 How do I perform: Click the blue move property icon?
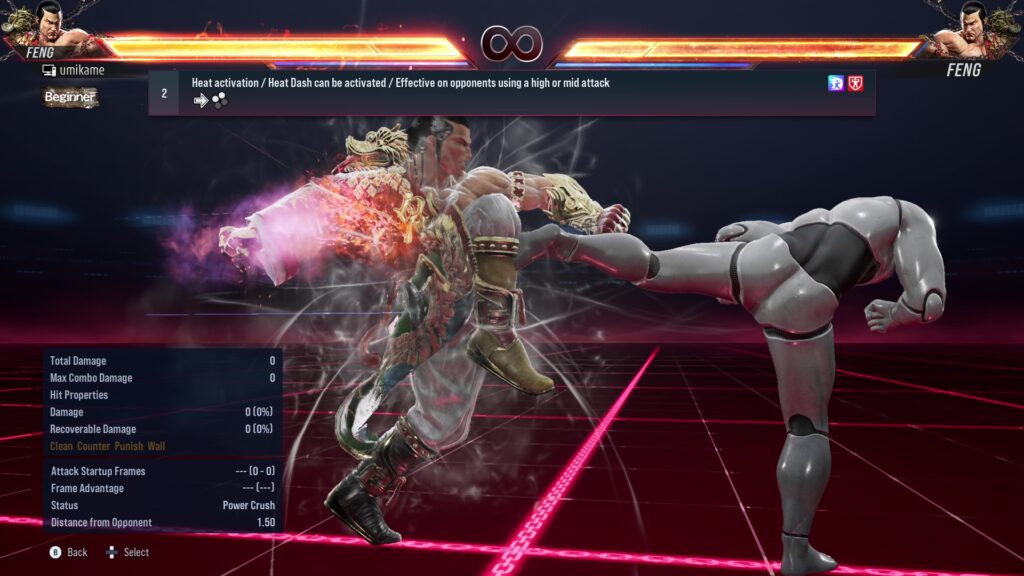836,84
